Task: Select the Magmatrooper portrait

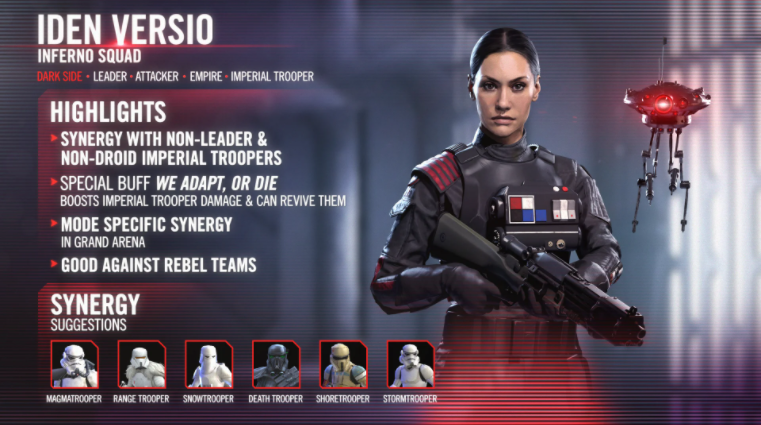Action: (x=74, y=364)
